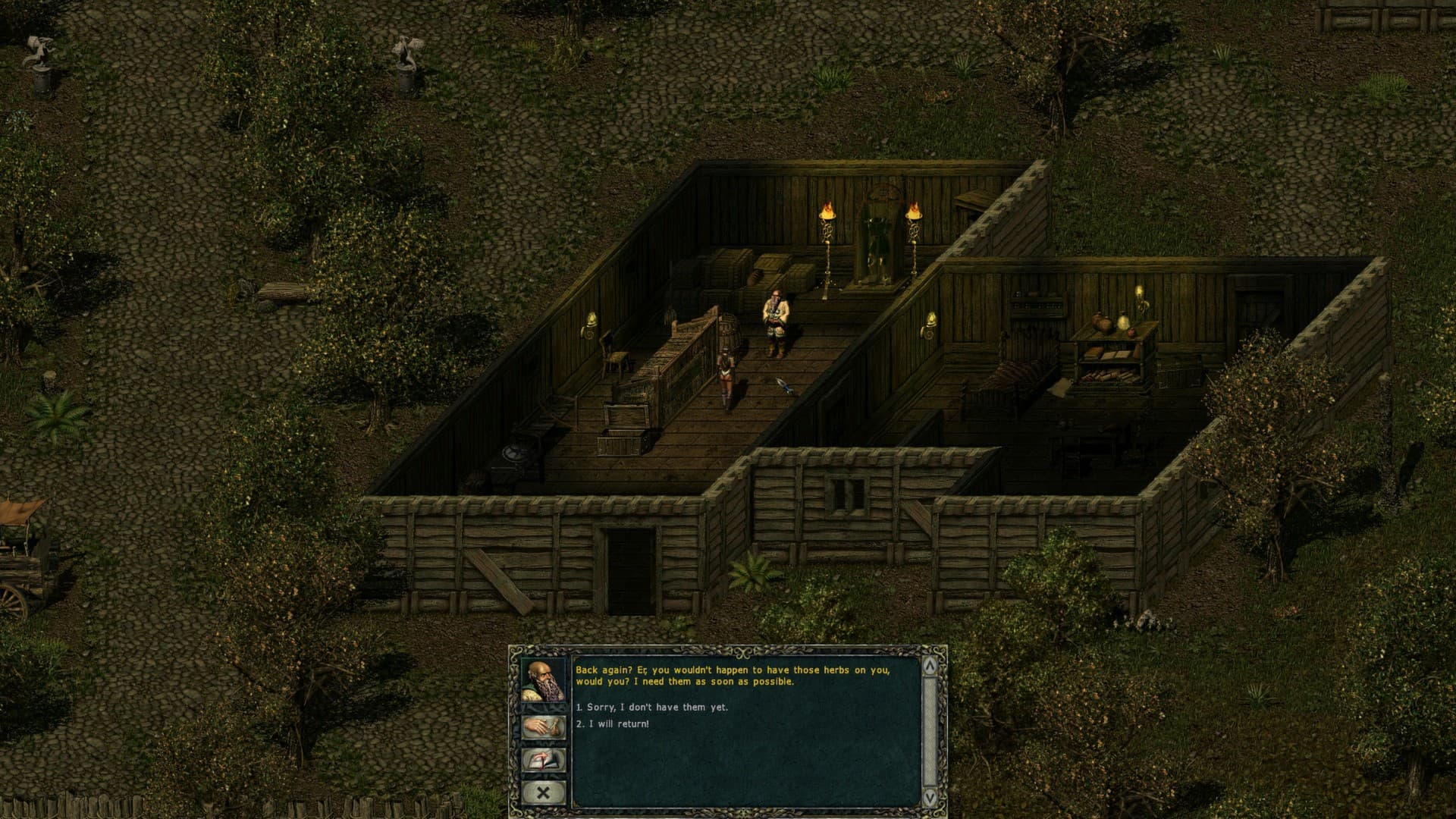Open the quest journal book icon

click(x=543, y=758)
